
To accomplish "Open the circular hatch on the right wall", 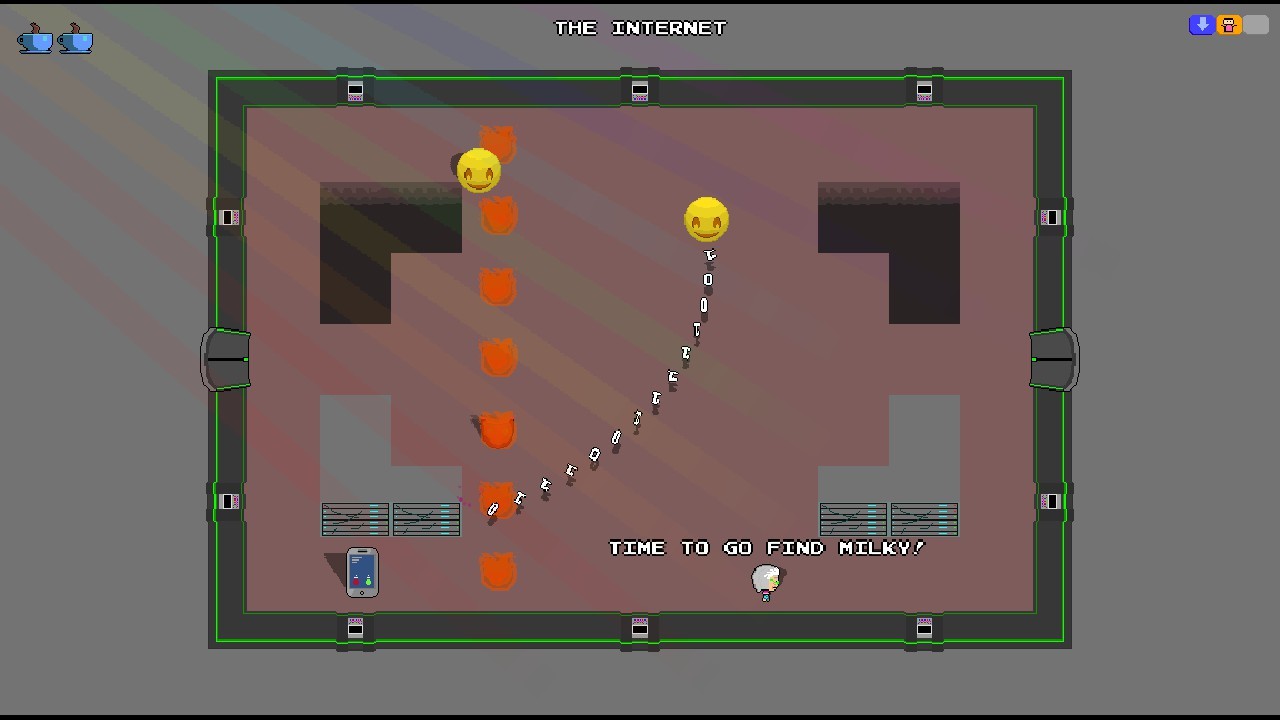I will click(x=1054, y=359).
